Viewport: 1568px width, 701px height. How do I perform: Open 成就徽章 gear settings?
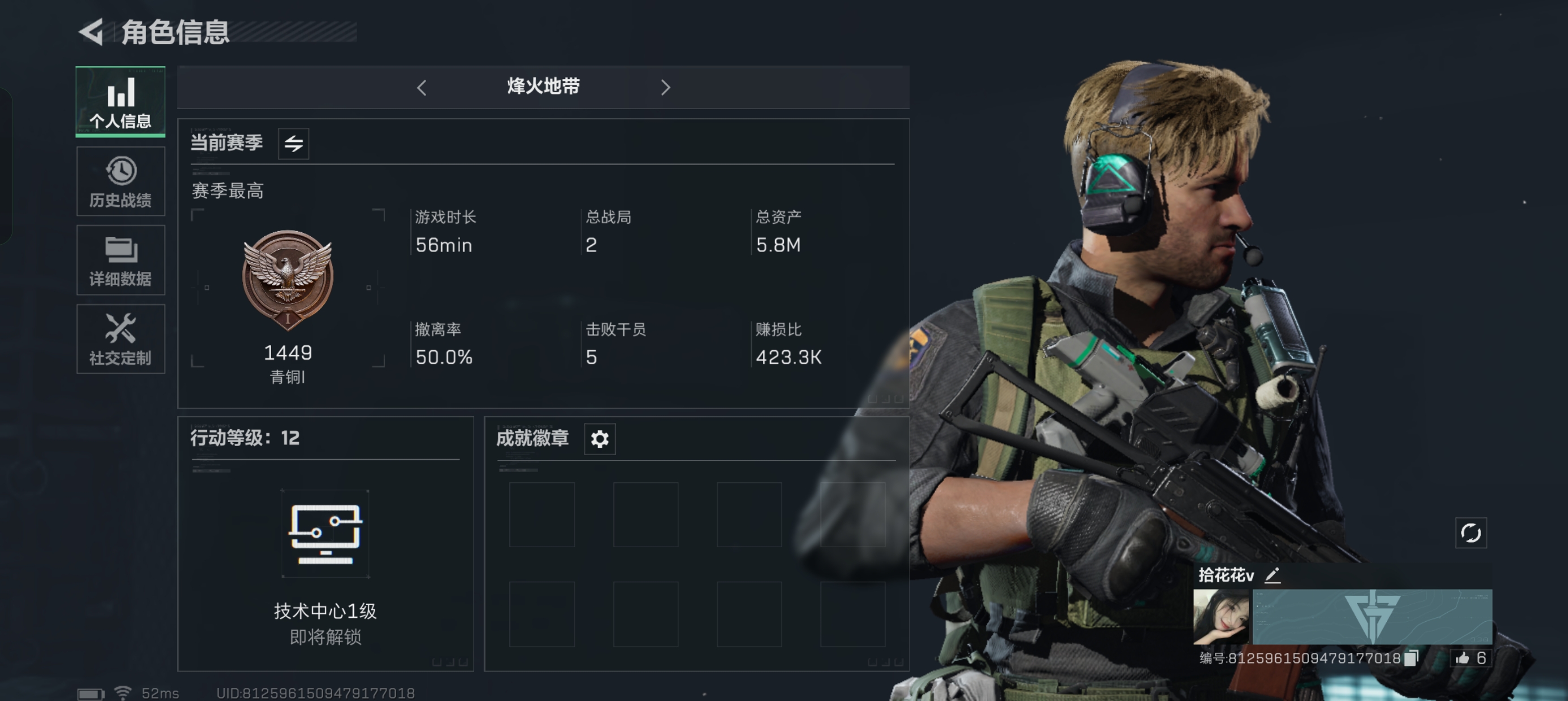tap(600, 439)
